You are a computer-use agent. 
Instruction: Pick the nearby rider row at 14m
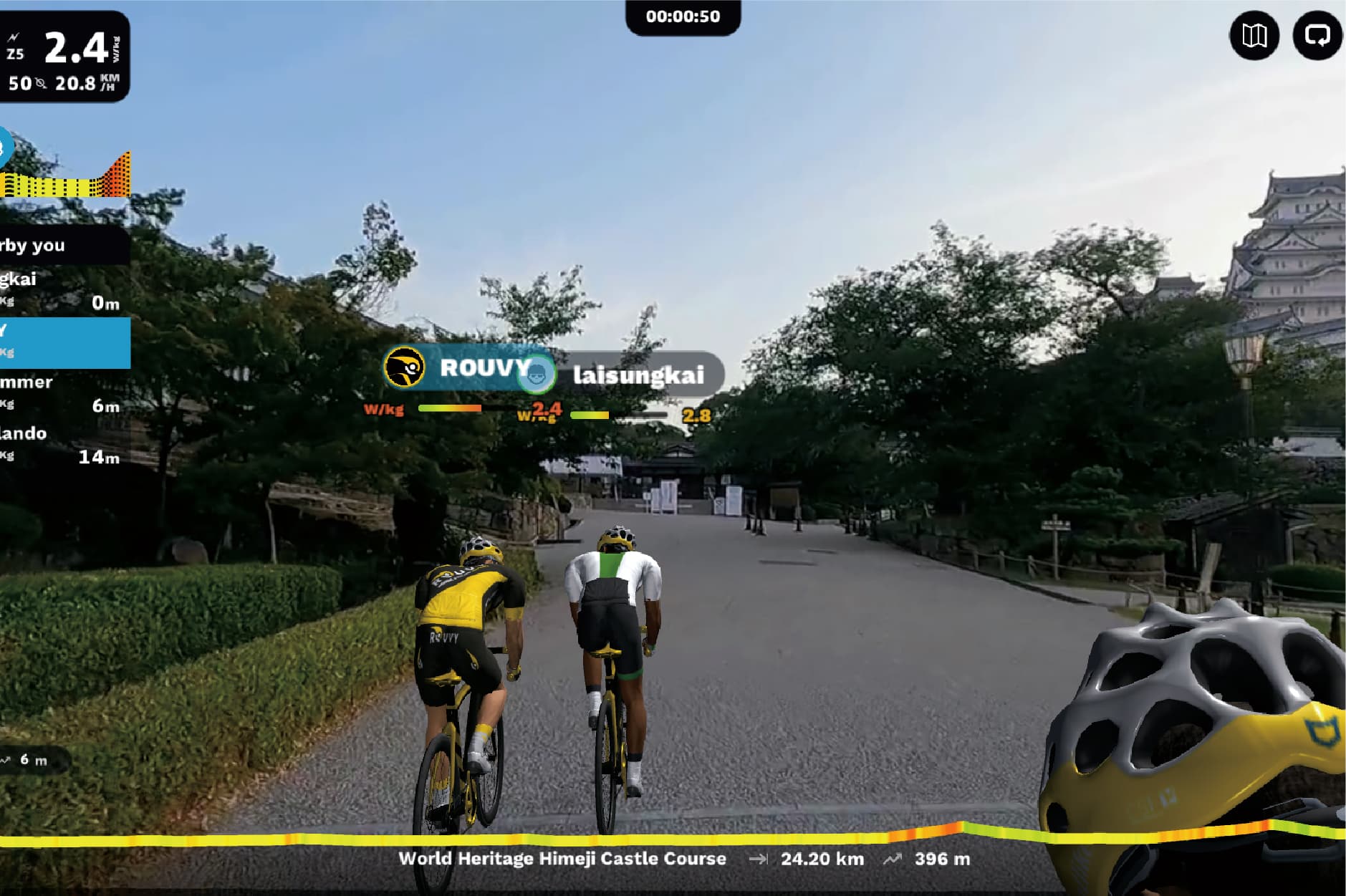[63, 445]
